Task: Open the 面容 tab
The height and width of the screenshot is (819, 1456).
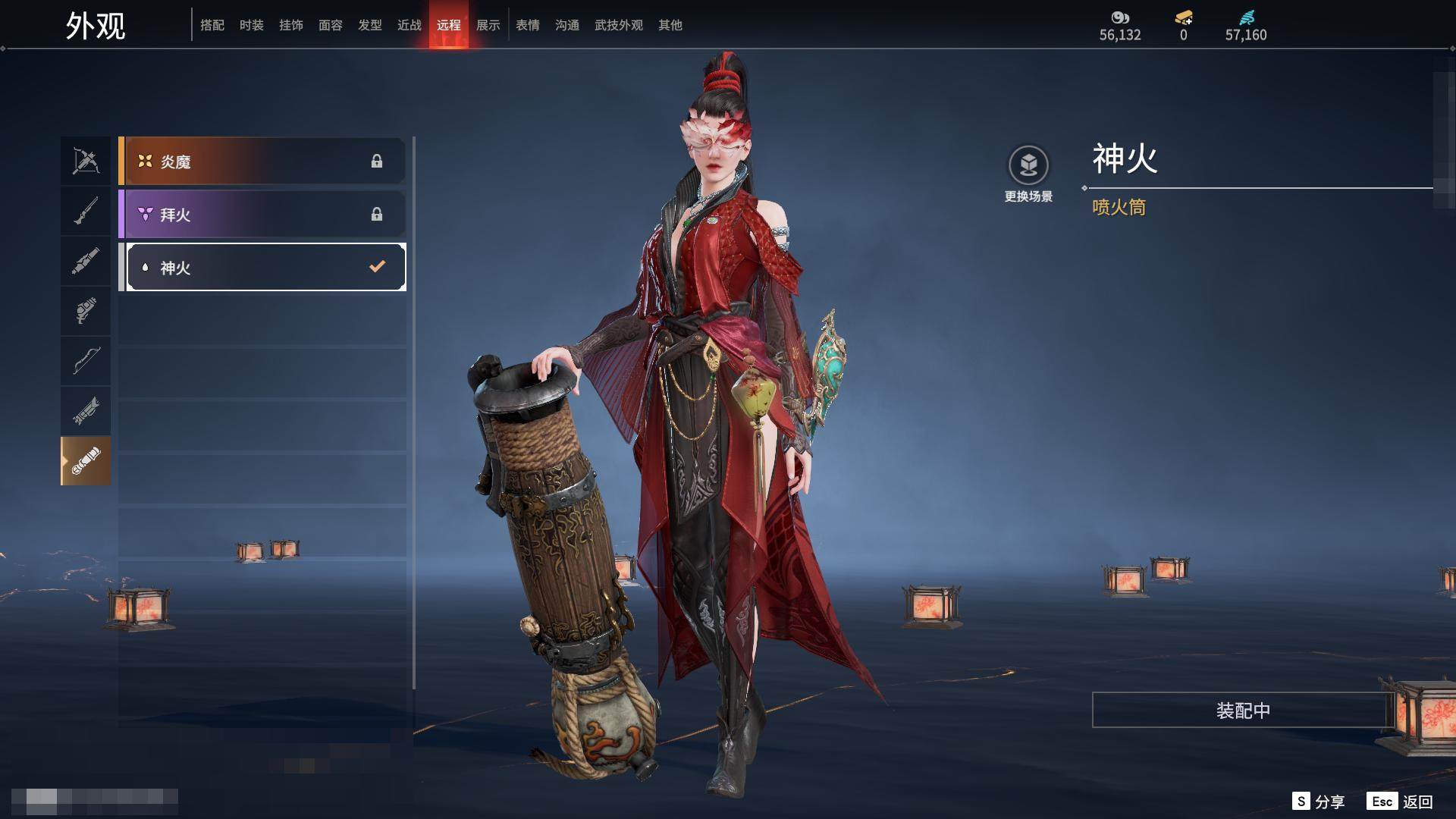Action: click(x=331, y=25)
